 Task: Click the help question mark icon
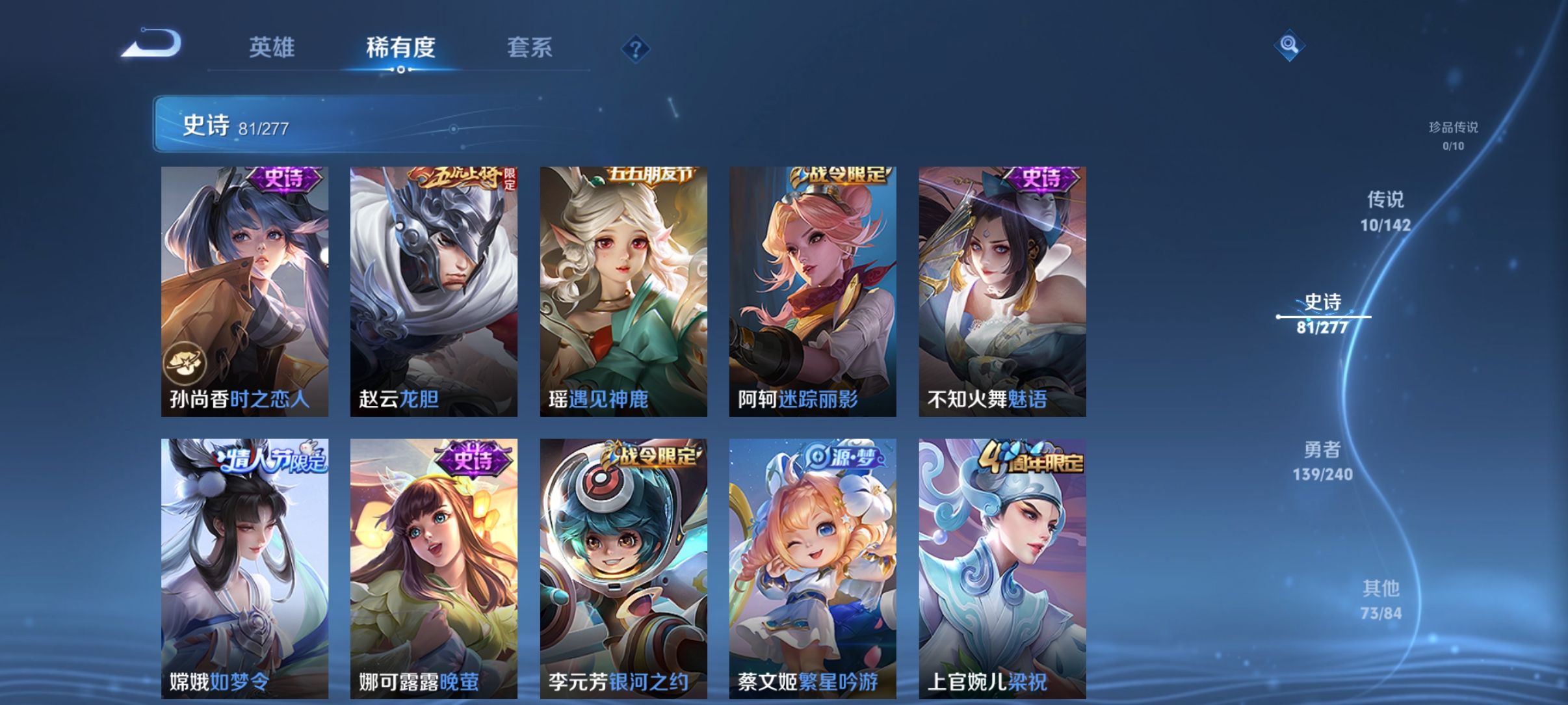(635, 48)
